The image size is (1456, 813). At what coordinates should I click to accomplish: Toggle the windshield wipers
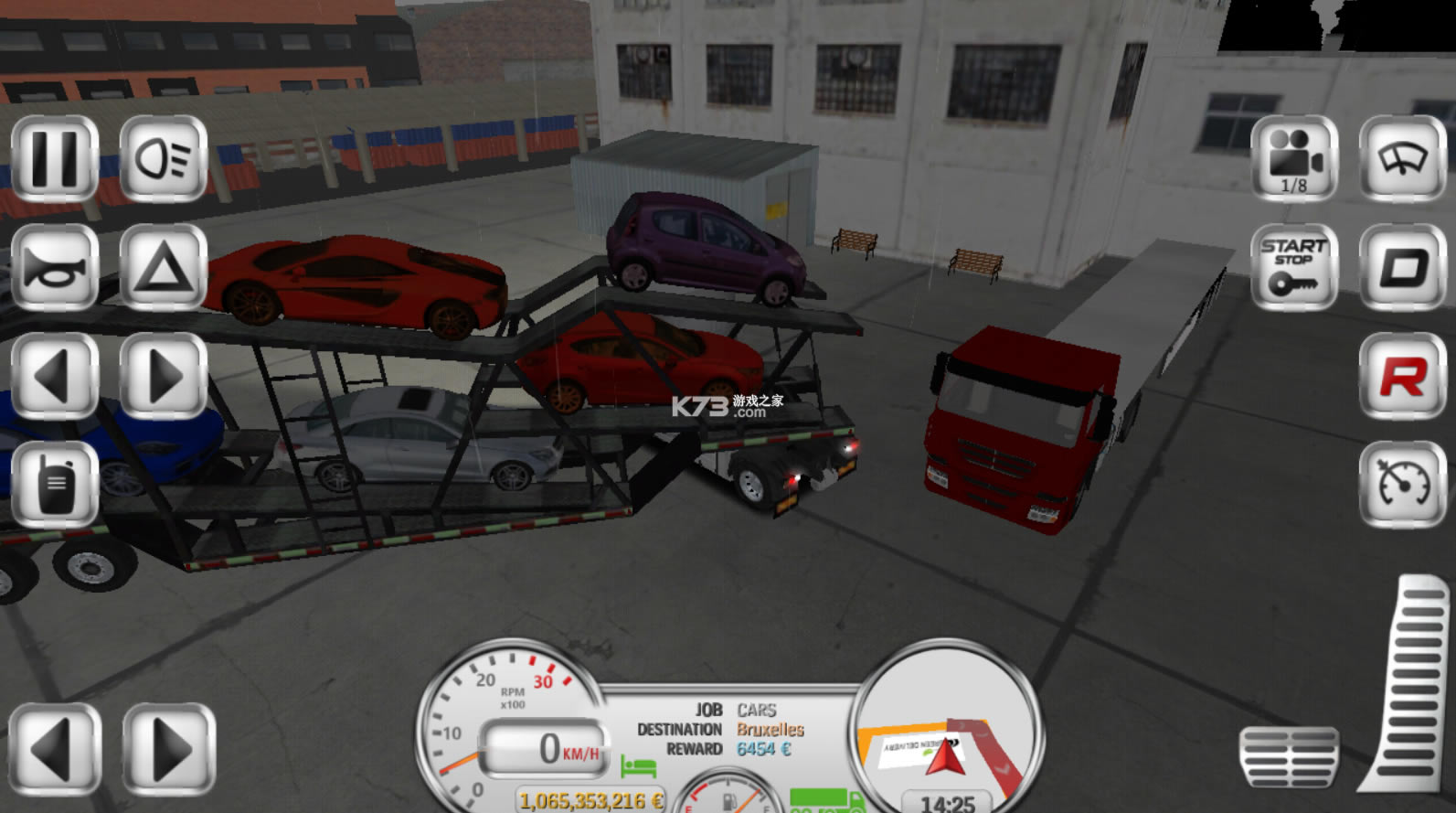click(x=1403, y=158)
